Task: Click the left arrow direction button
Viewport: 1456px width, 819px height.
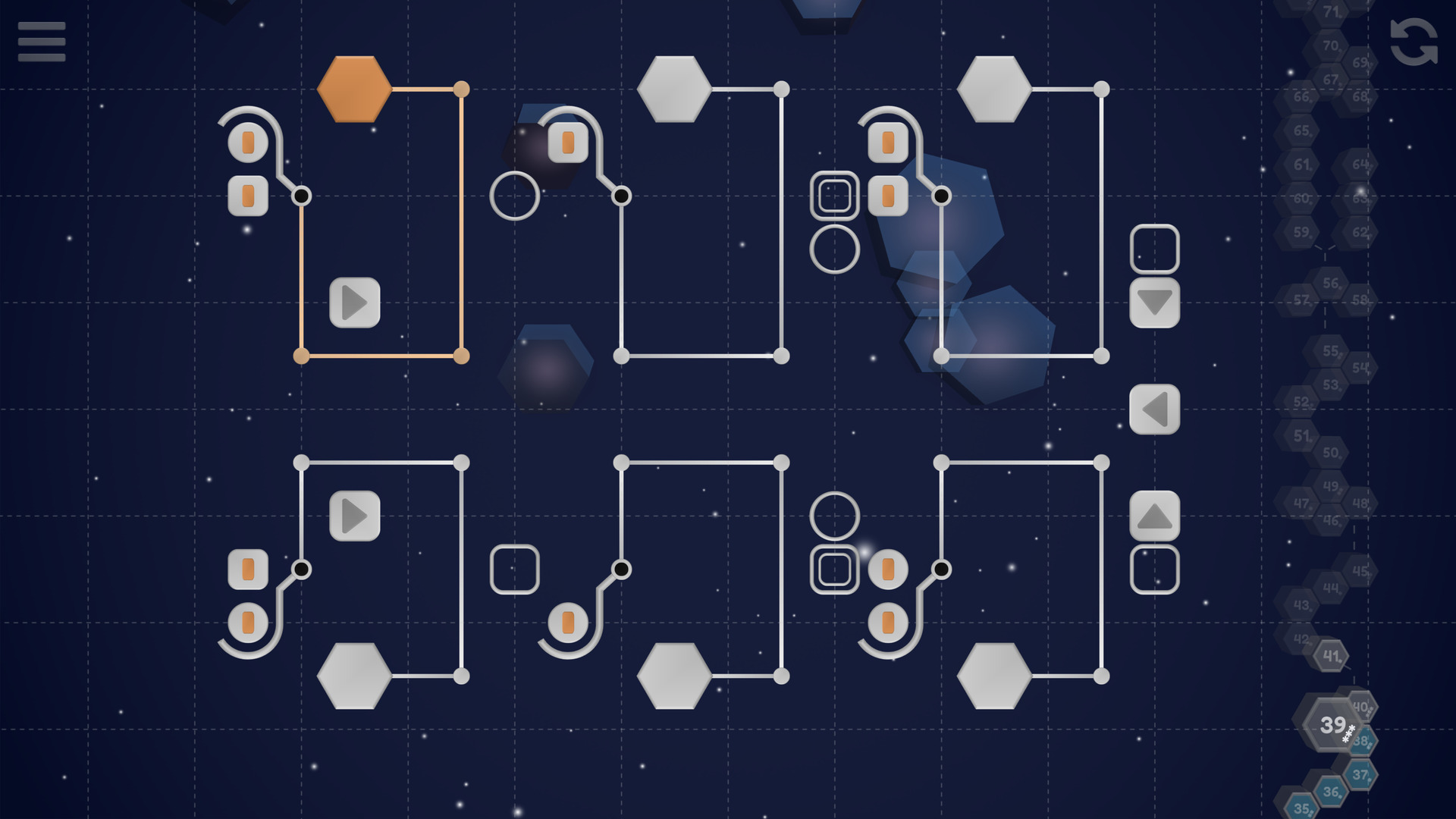Action: pos(1155,409)
